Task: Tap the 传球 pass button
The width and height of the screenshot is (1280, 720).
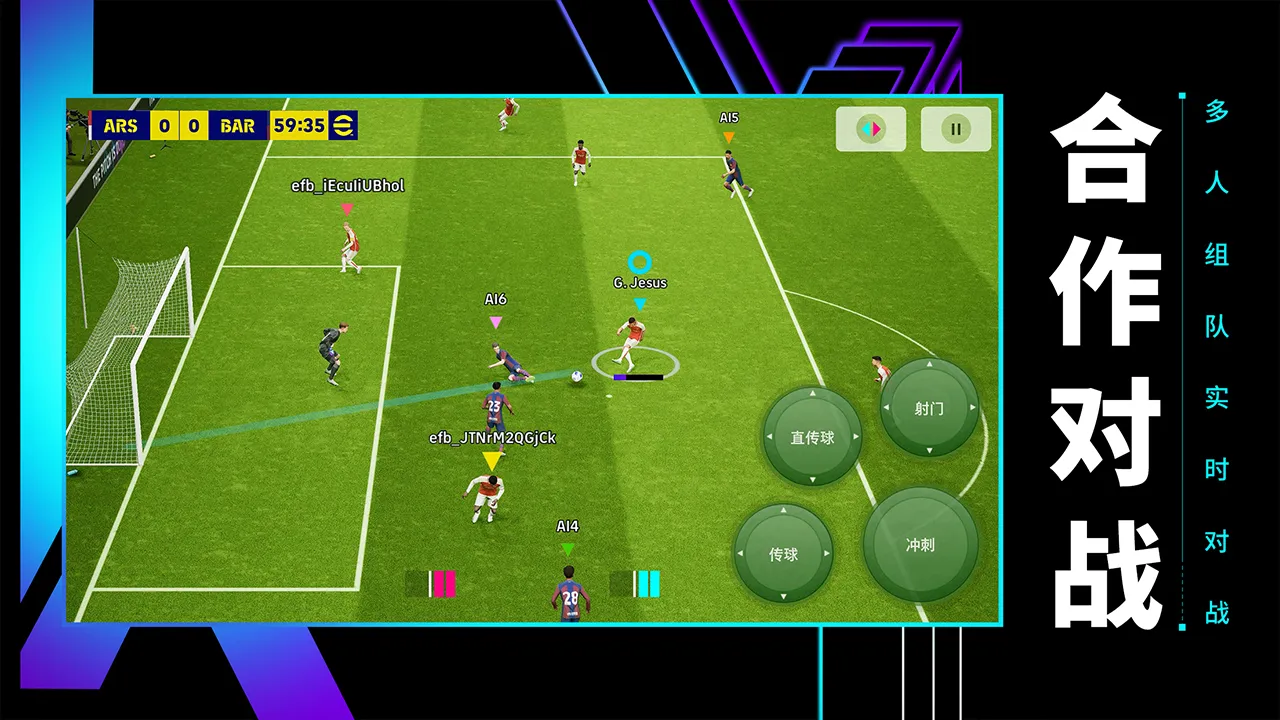Action: [783, 554]
